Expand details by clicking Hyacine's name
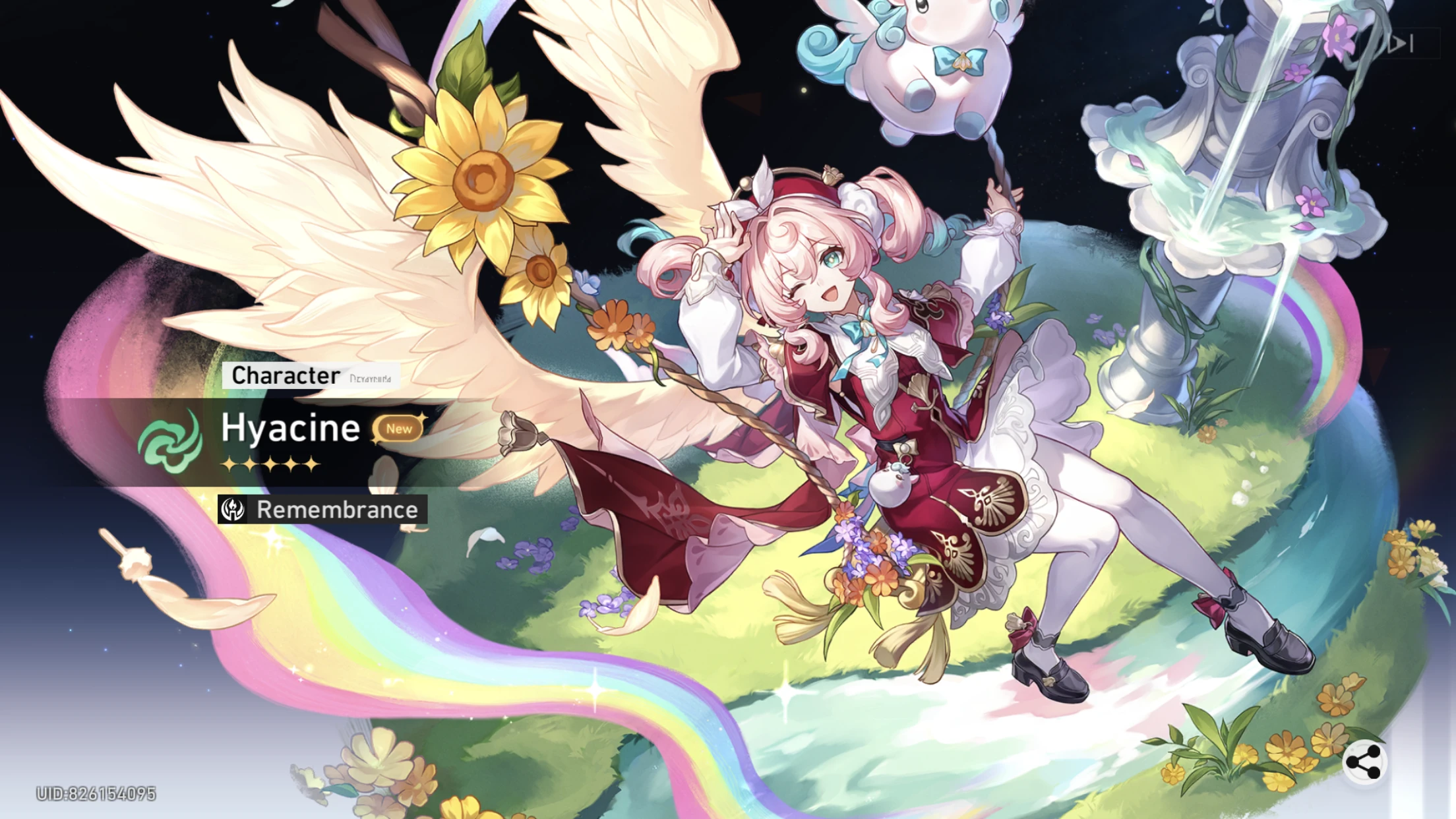Screen dimensions: 1456x819 [x=289, y=429]
